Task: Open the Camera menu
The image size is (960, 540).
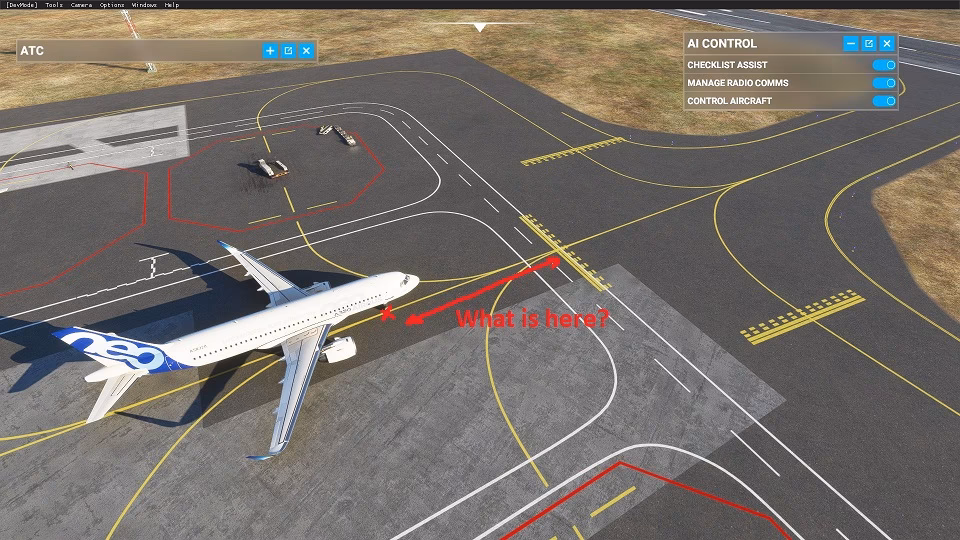Action: pos(81,5)
